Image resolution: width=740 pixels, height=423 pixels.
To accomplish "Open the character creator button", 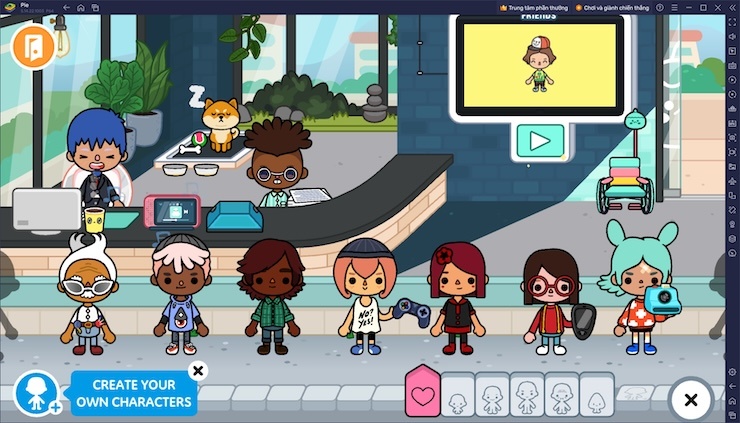I will 37,393.
